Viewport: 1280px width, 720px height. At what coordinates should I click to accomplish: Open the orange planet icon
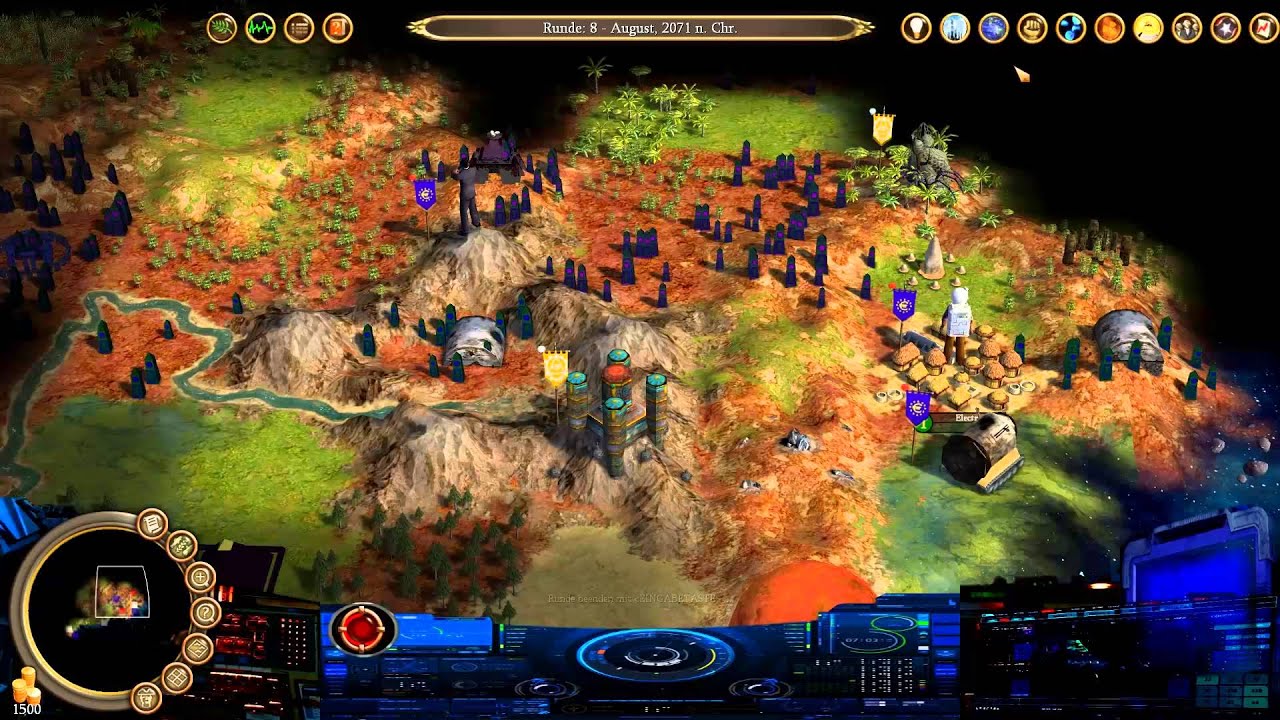pos(1109,28)
